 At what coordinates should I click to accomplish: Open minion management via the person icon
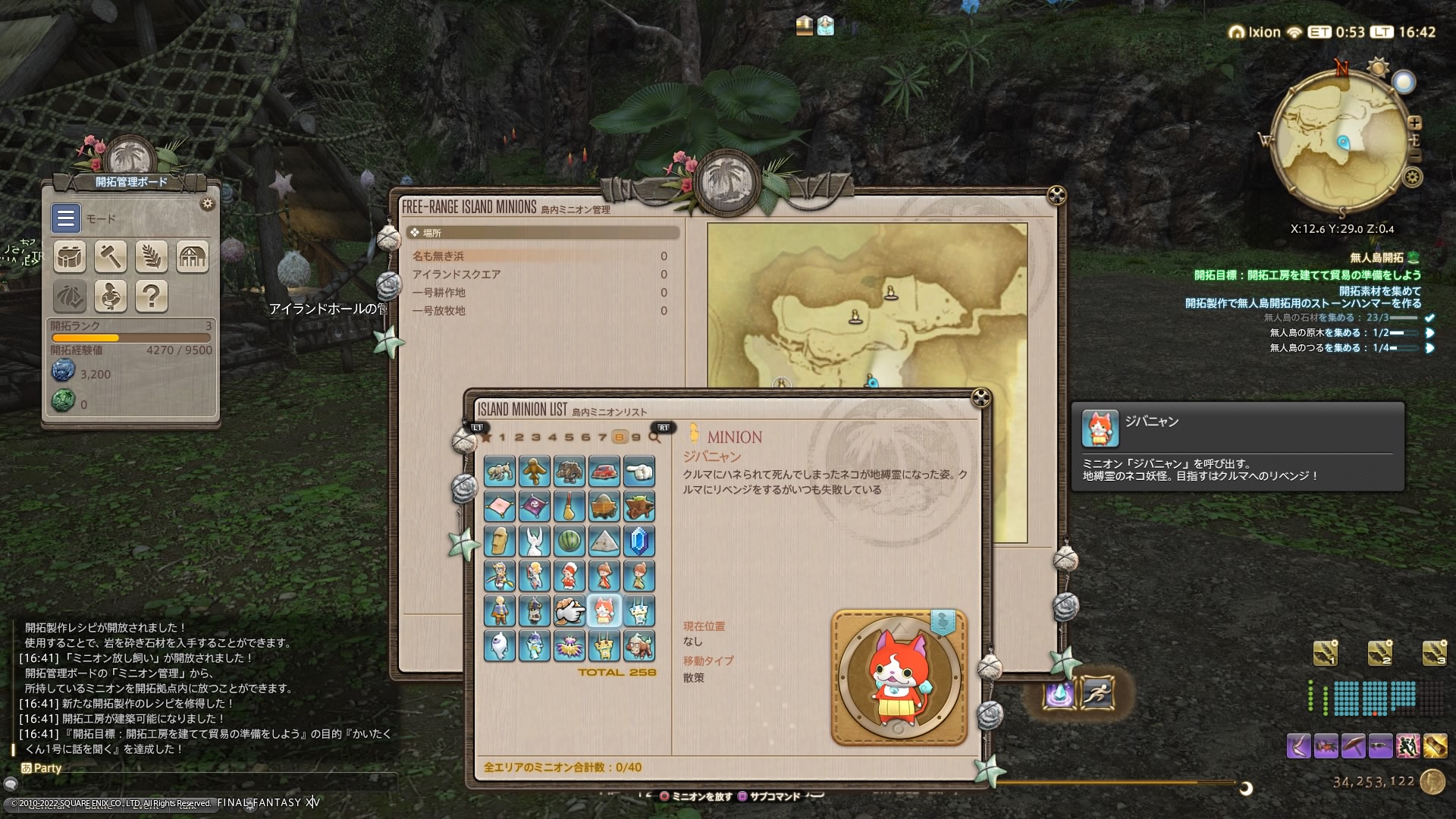pyautogui.click(x=110, y=297)
